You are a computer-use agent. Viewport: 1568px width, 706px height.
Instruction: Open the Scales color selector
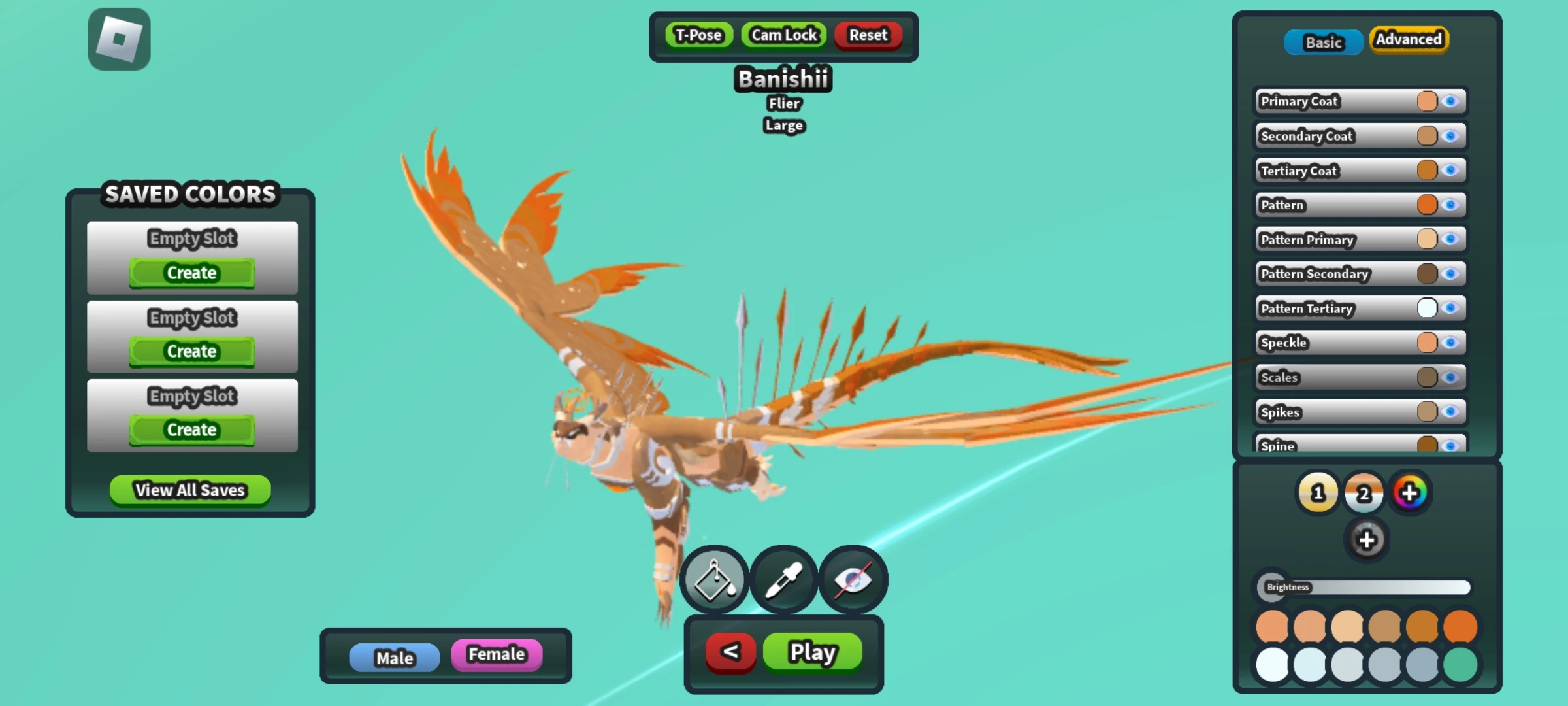pos(1428,377)
